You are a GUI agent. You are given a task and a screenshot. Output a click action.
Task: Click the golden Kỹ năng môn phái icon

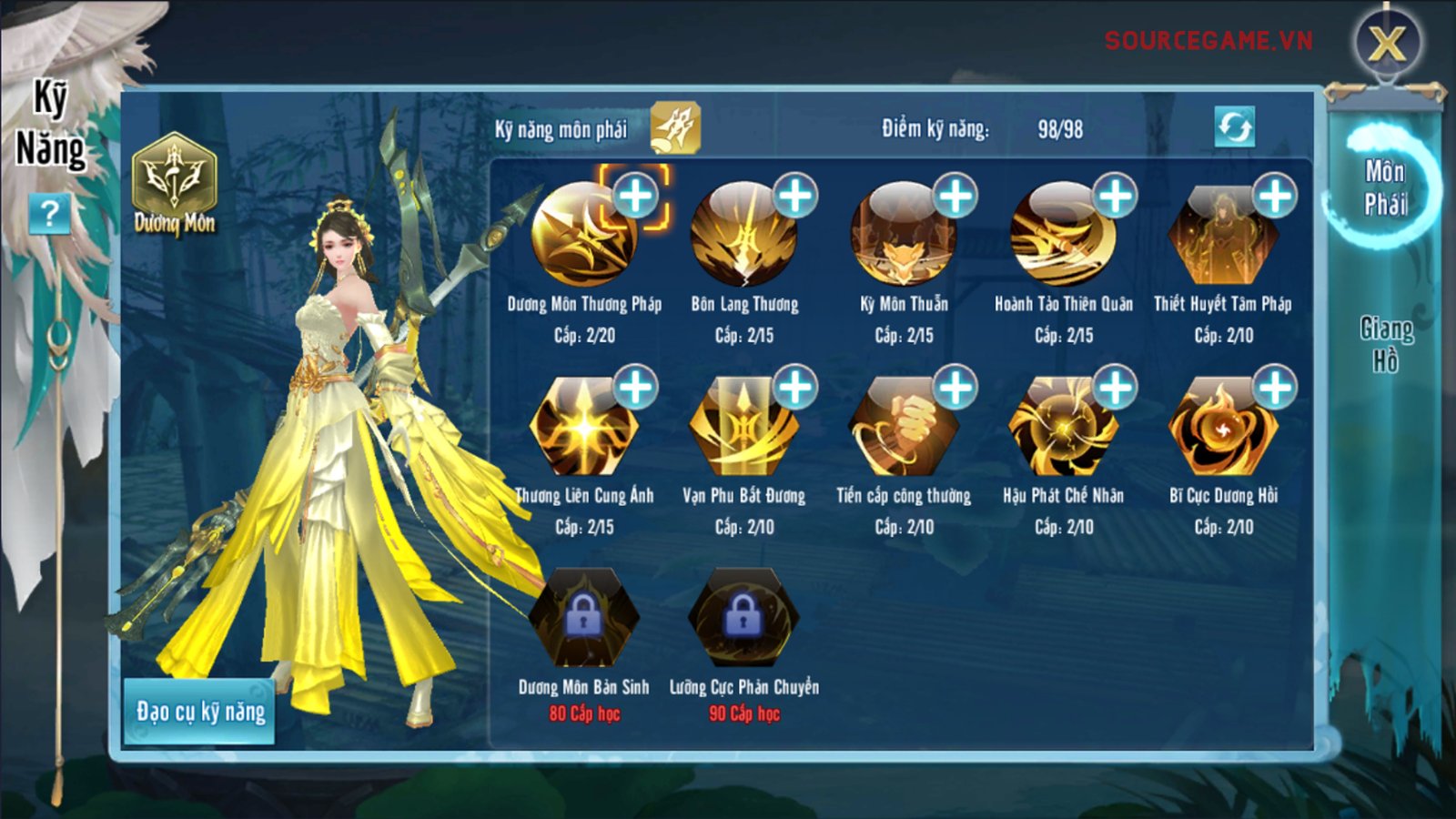[675, 128]
